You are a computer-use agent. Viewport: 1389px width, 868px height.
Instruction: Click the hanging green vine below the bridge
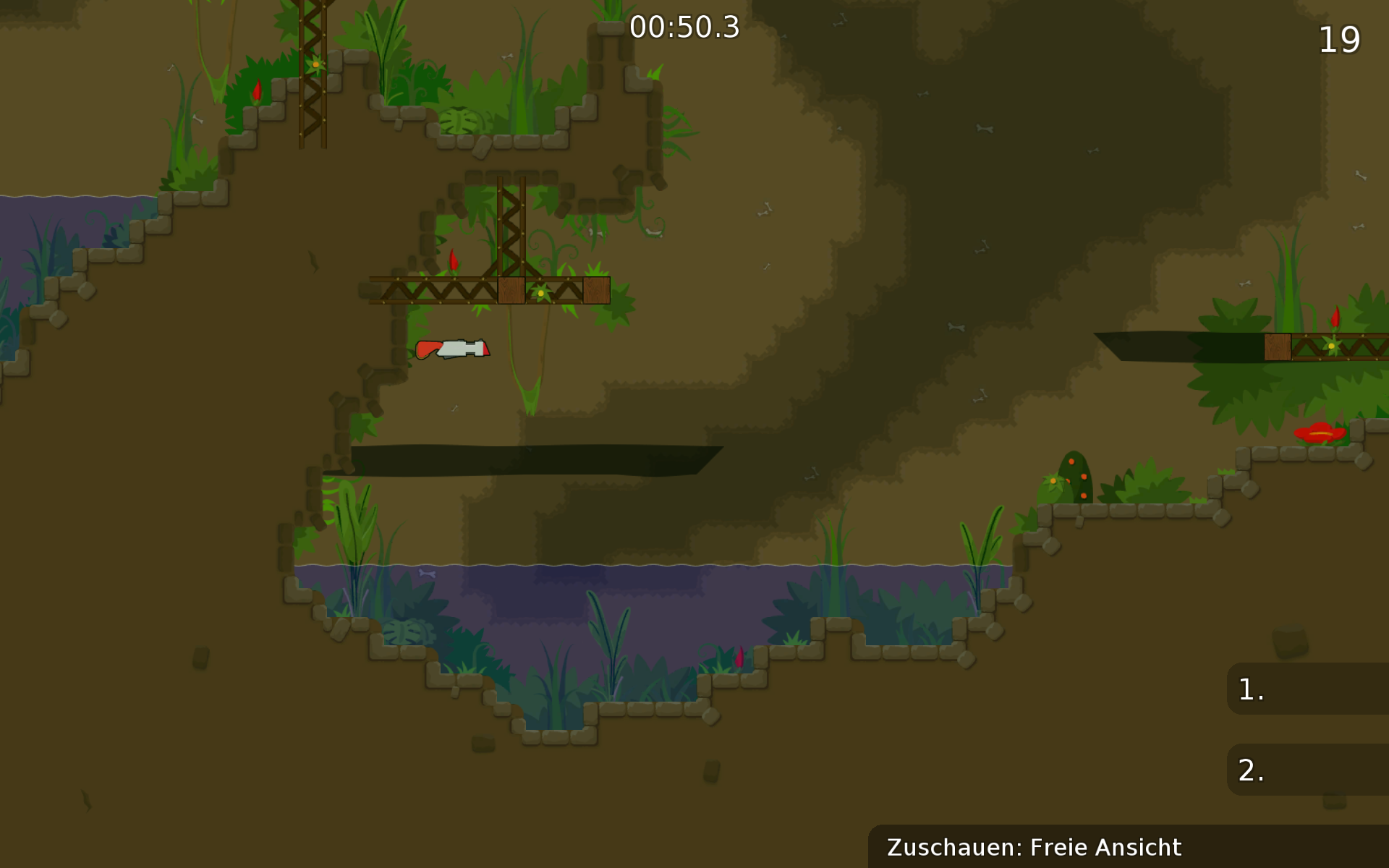(528, 383)
